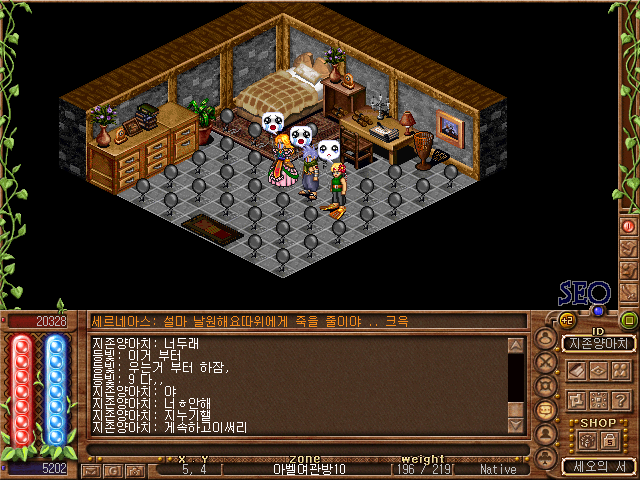Image resolution: width=640 pixels, height=480 pixels.
Task: Click the Native language indicator
Action: click(x=499, y=469)
